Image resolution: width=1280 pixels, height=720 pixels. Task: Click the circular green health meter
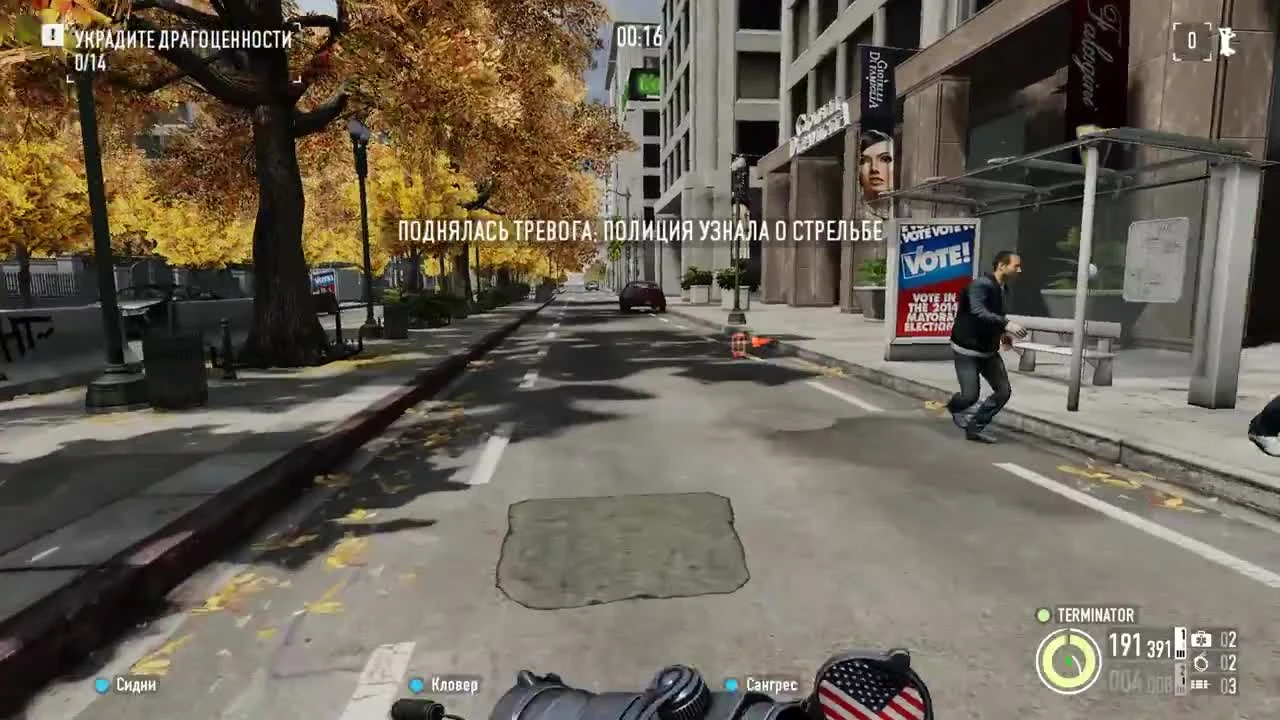point(1071,660)
